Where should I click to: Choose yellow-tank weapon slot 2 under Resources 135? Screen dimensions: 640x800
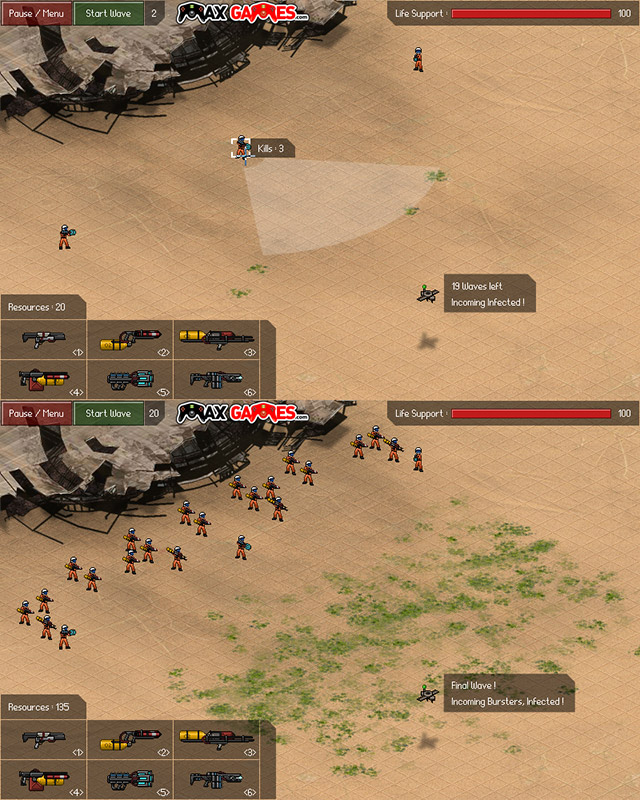click(x=130, y=739)
